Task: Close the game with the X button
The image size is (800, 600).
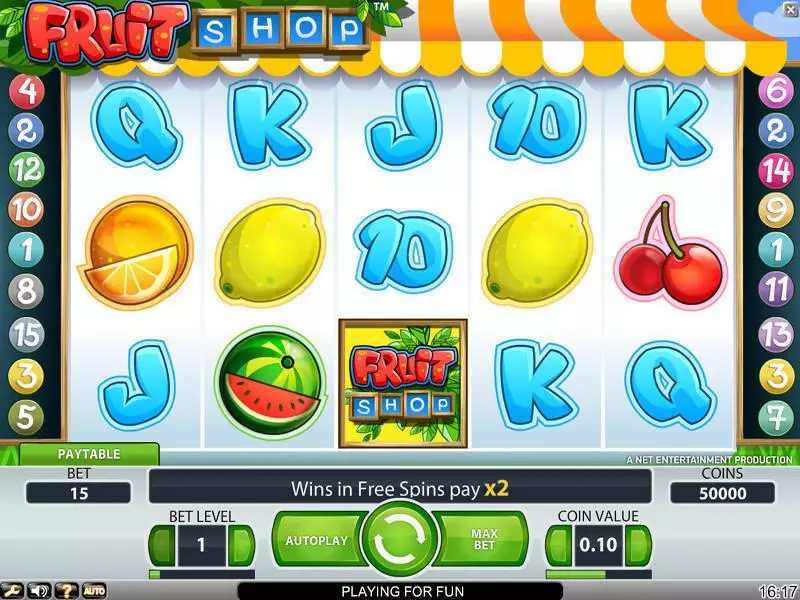Action: click(789, 8)
